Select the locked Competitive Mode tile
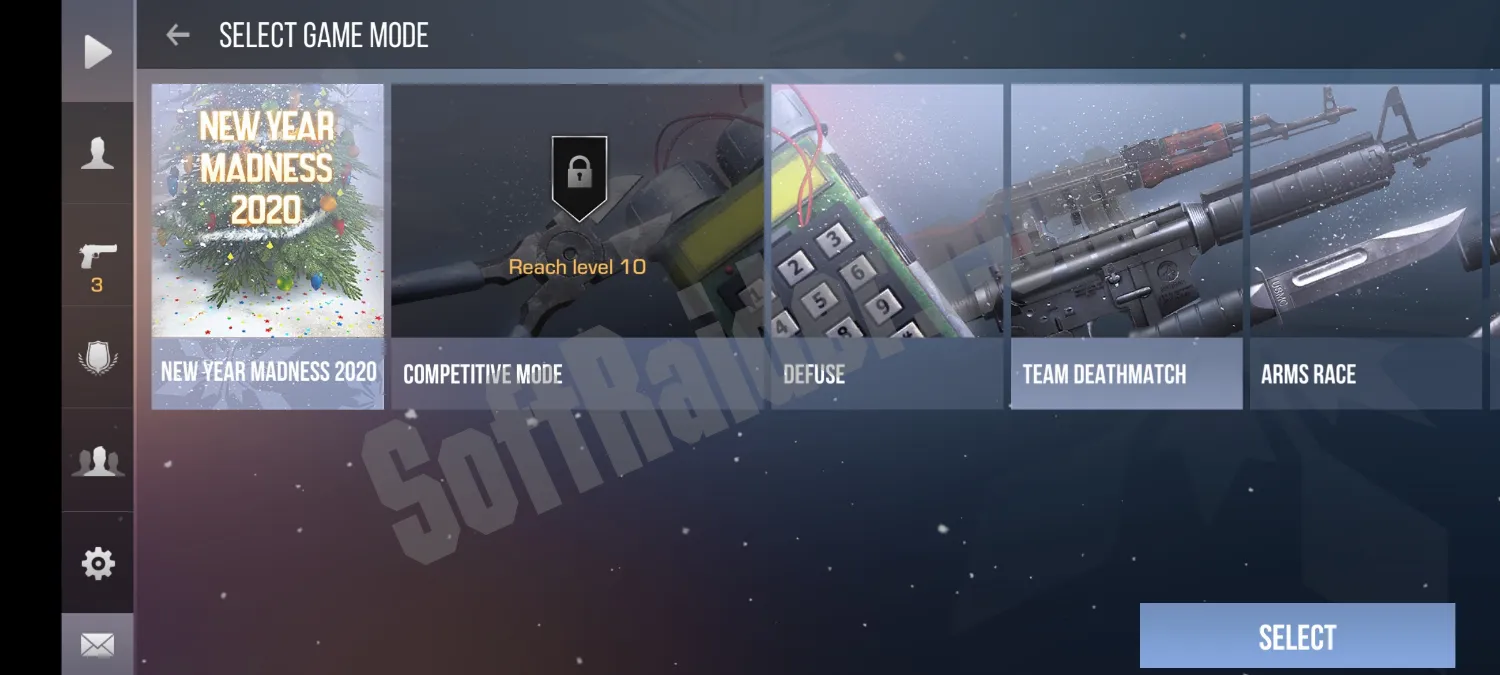The image size is (1500, 675). [577, 245]
